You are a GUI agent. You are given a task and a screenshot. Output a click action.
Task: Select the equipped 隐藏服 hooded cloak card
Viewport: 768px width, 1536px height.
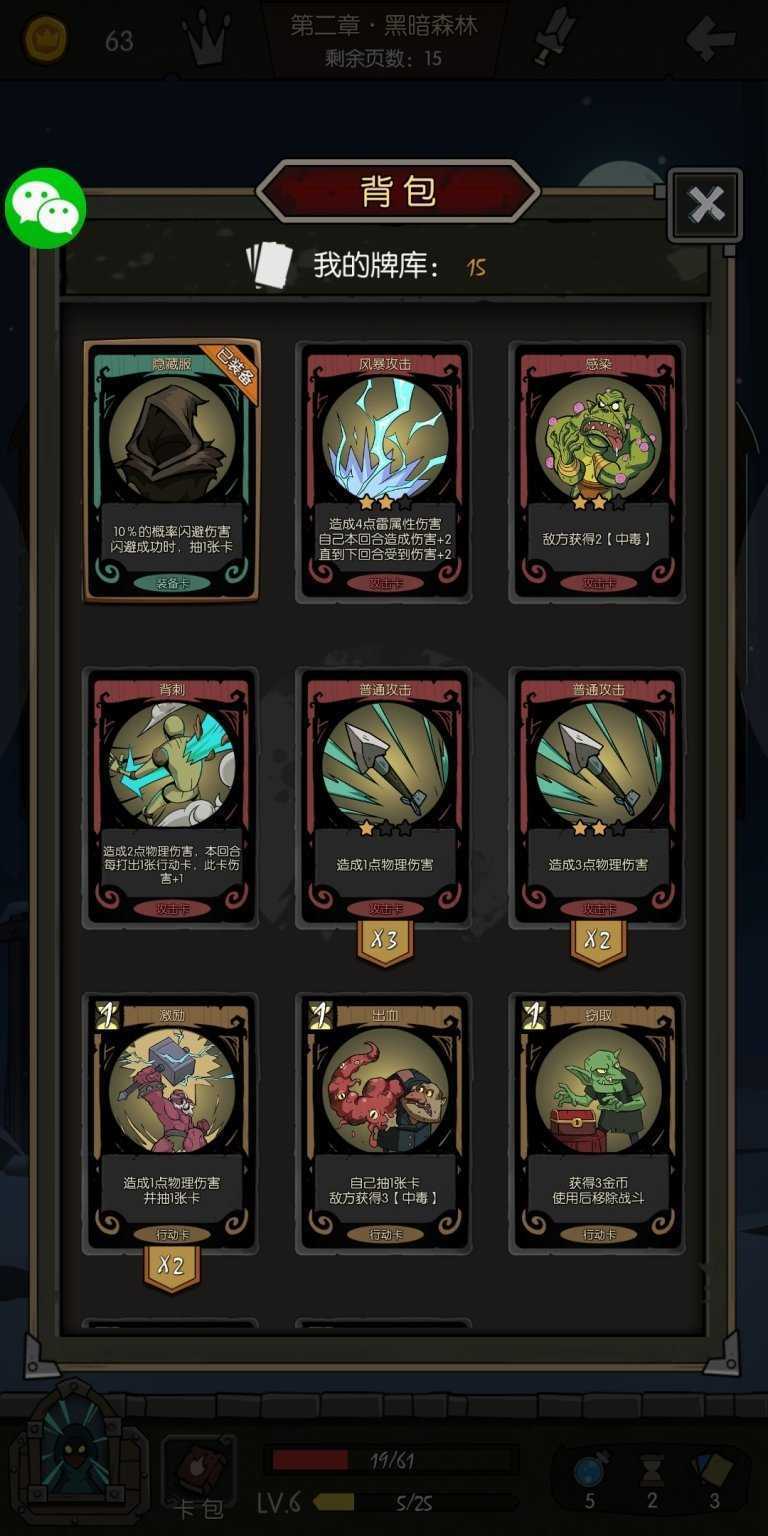click(x=172, y=471)
